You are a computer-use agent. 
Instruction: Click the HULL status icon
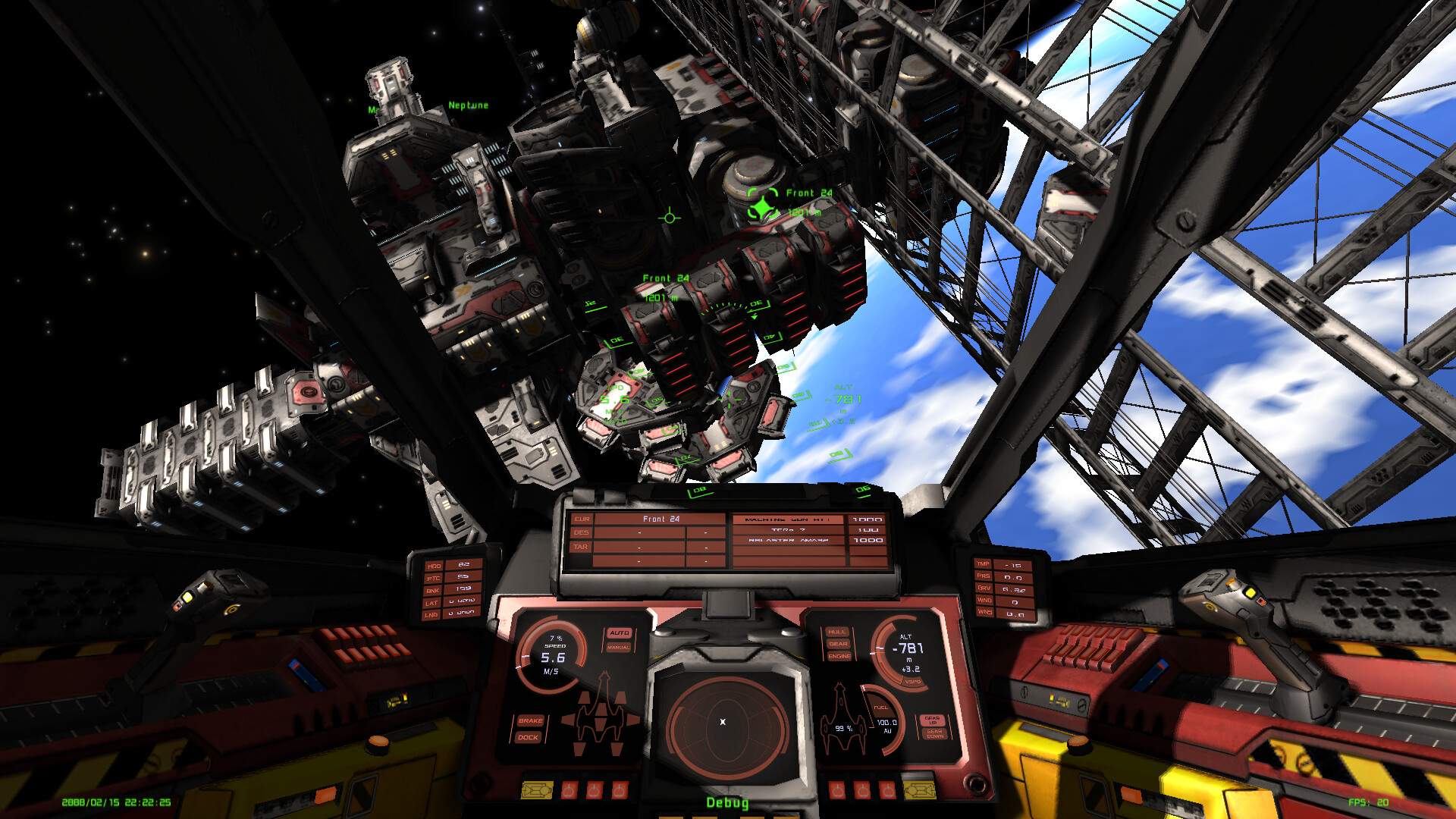coord(837,632)
